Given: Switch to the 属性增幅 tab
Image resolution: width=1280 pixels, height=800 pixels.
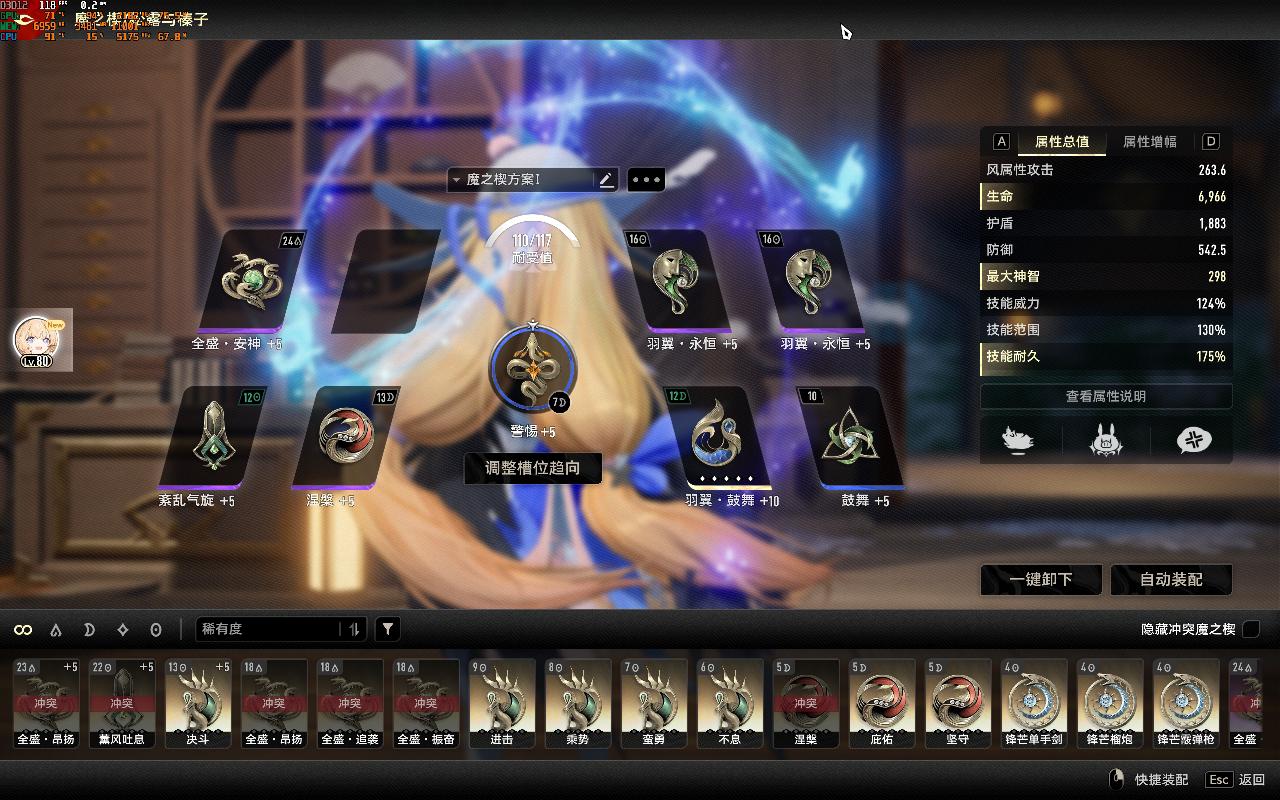Looking at the screenshot, I should click(x=1149, y=142).
